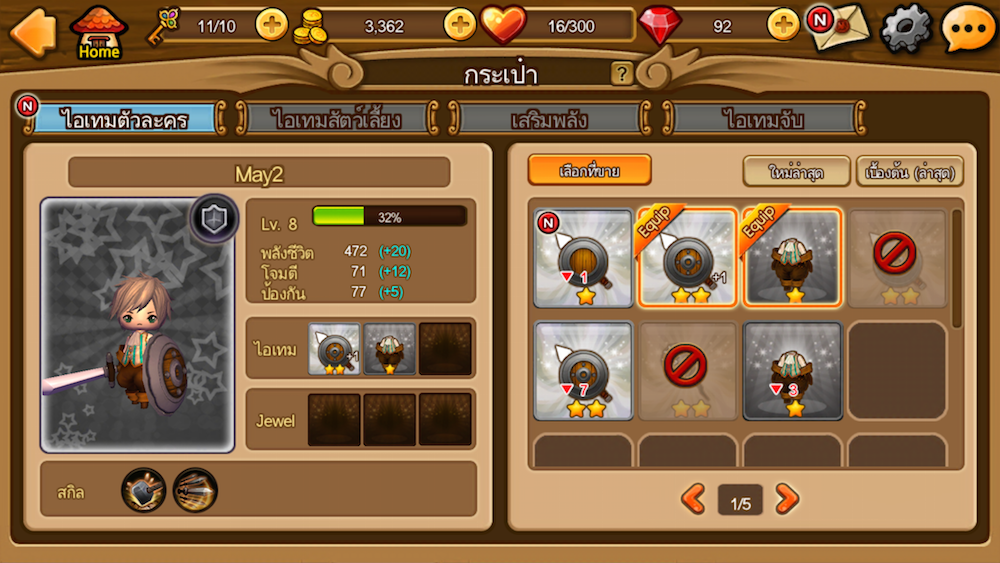
Task: Go back with the orange arrow
Action: click(32, 30)
